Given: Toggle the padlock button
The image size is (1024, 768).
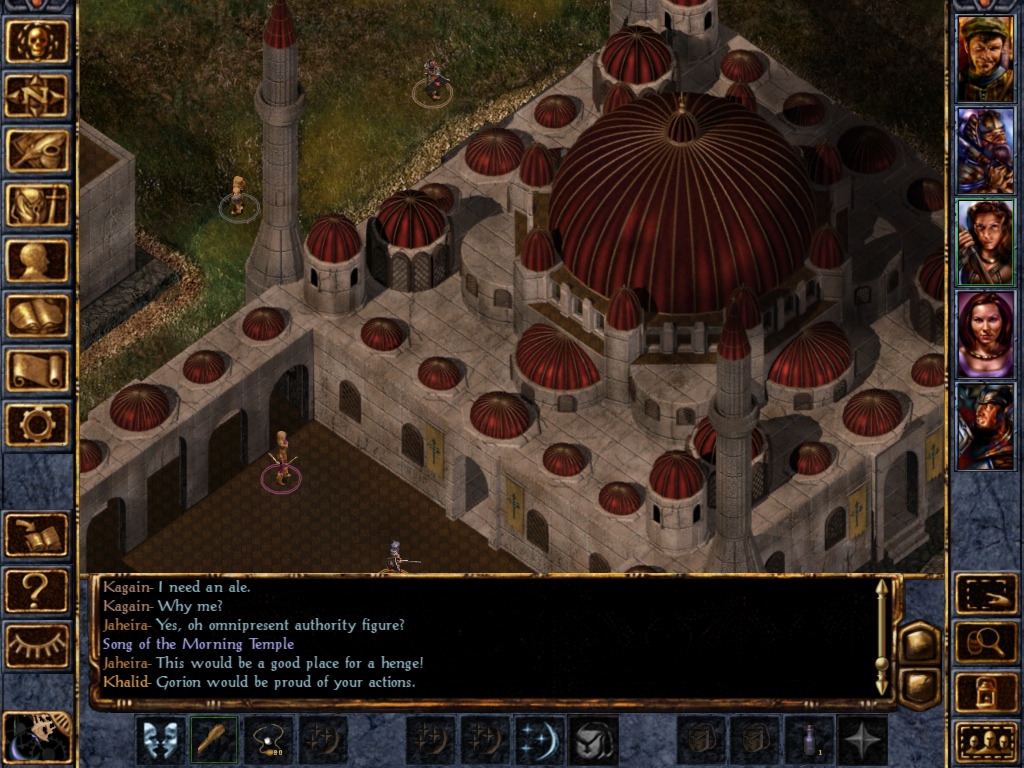Looking at the screenshot, I should click(986, 692).
